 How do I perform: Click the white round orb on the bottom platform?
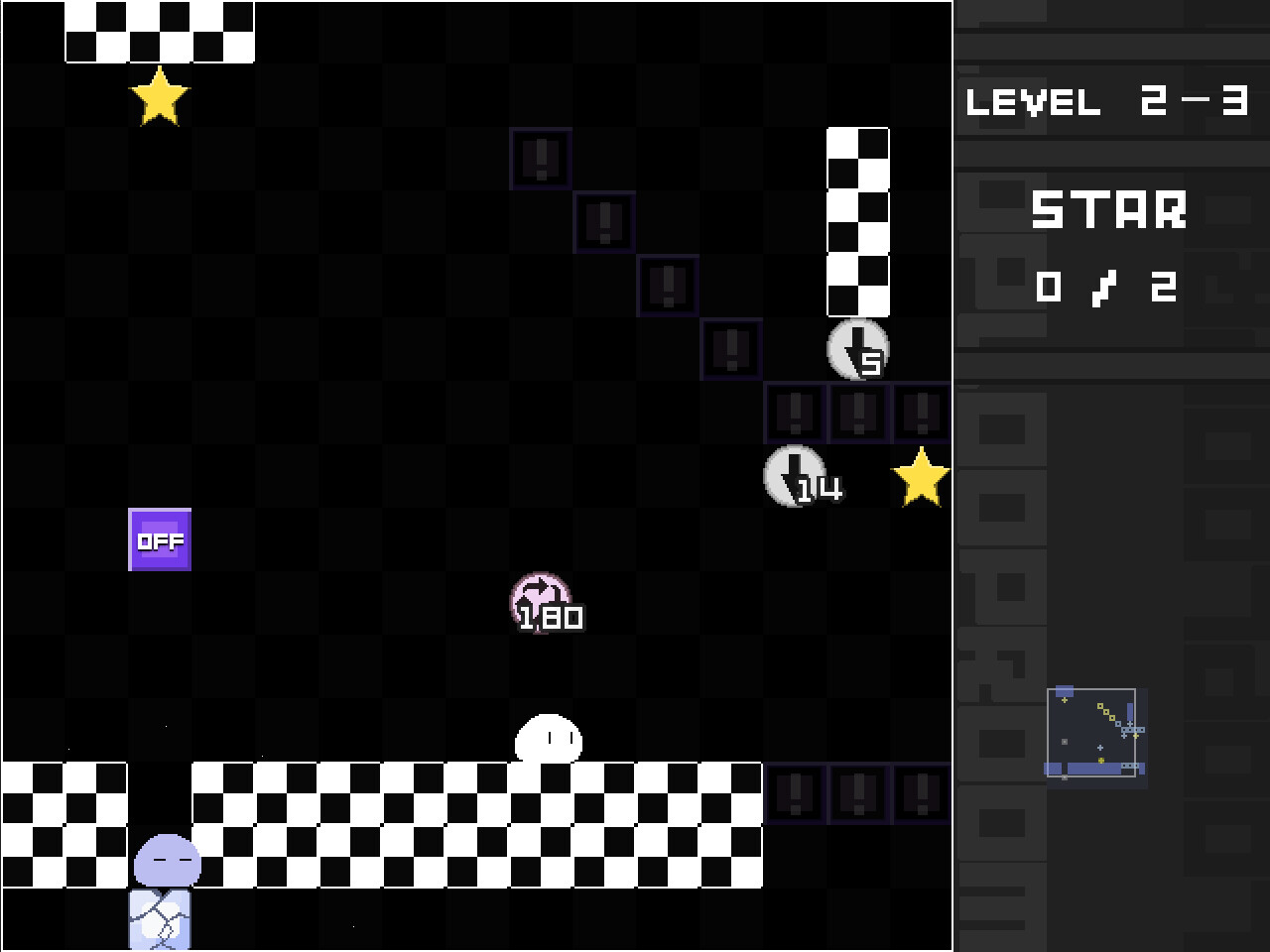pyautogui.click(x=547, y=738)
